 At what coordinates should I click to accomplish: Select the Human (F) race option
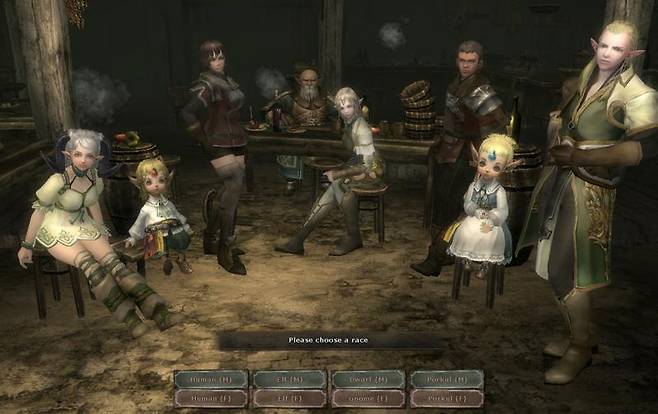tap(211, 397)
